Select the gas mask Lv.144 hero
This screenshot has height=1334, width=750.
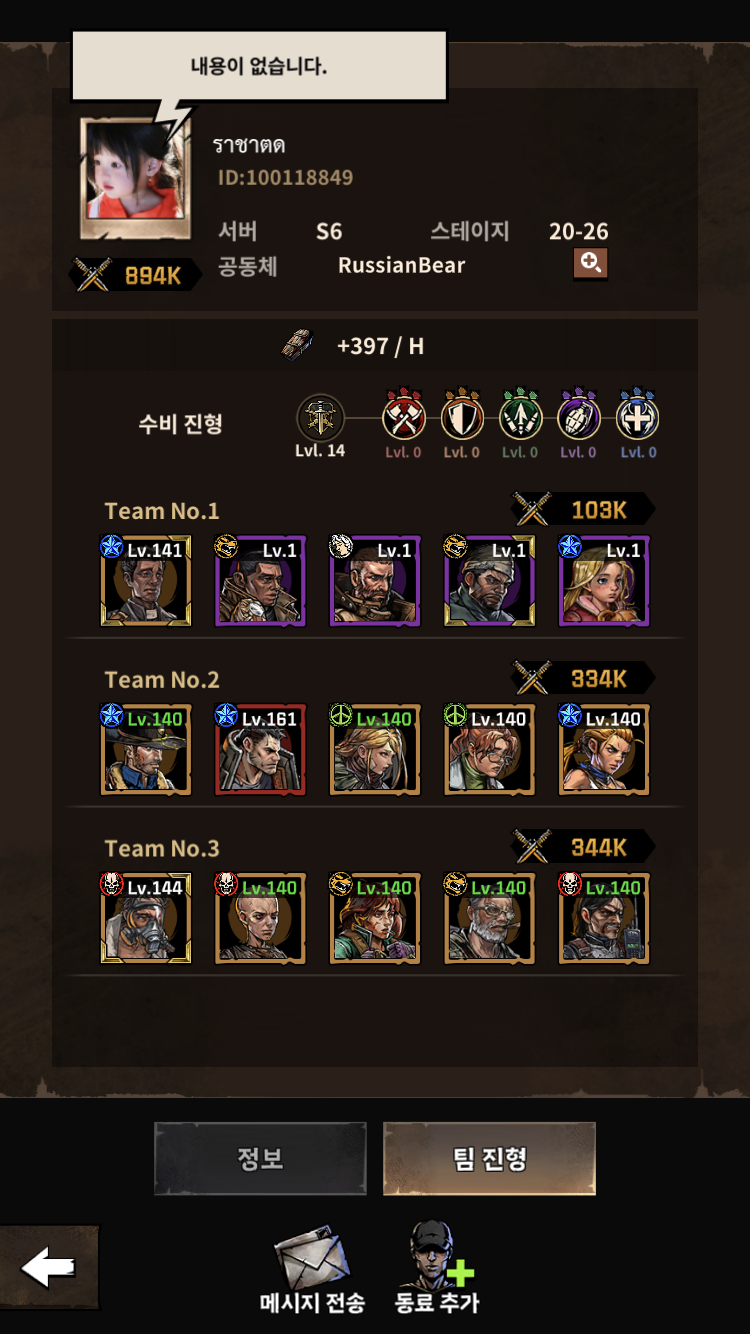tap(146, 920)
